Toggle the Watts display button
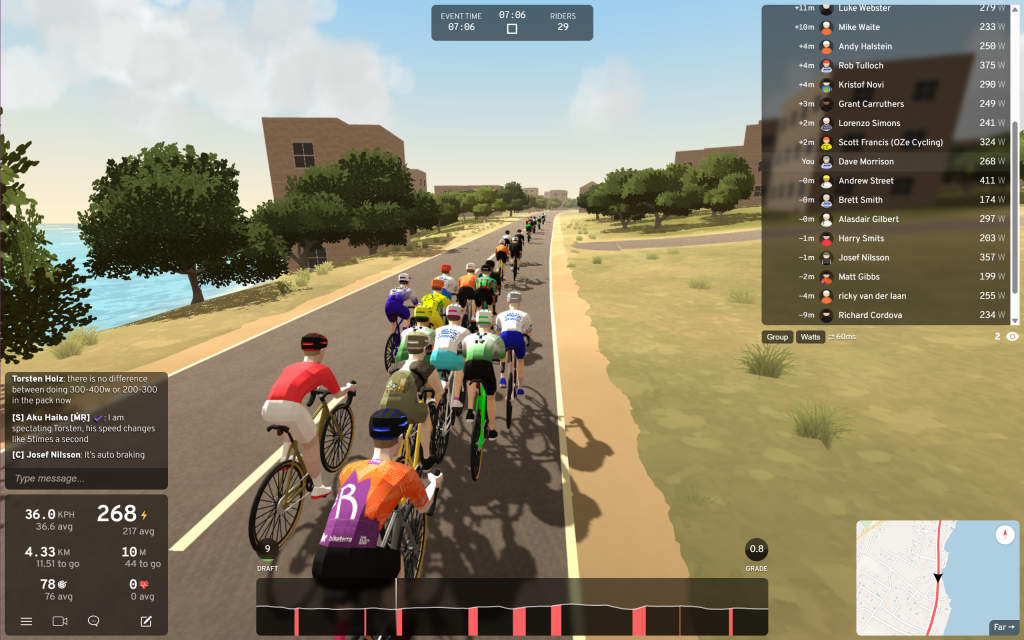 810,337
